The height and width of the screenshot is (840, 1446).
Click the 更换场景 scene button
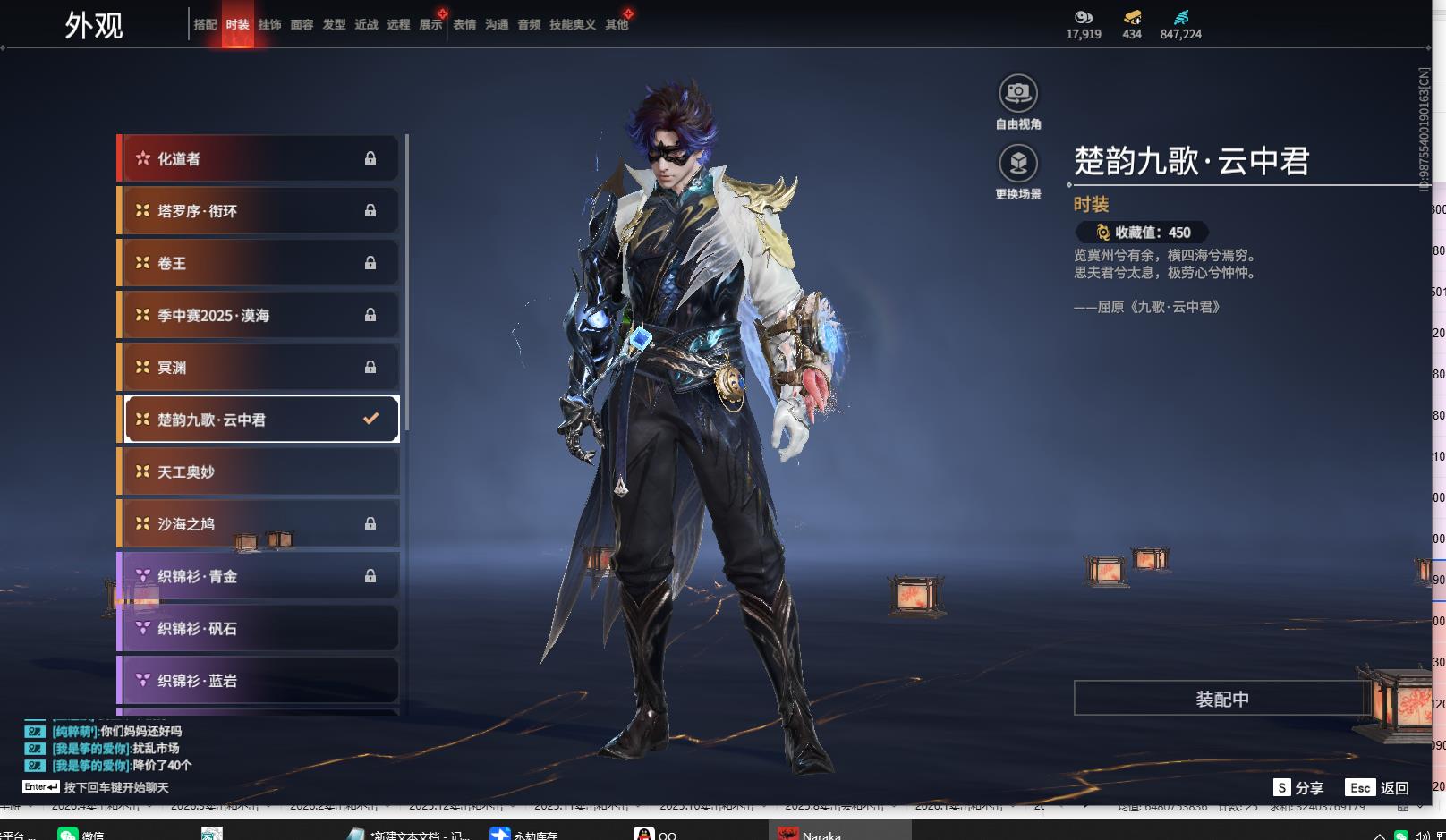(1018, 164)
